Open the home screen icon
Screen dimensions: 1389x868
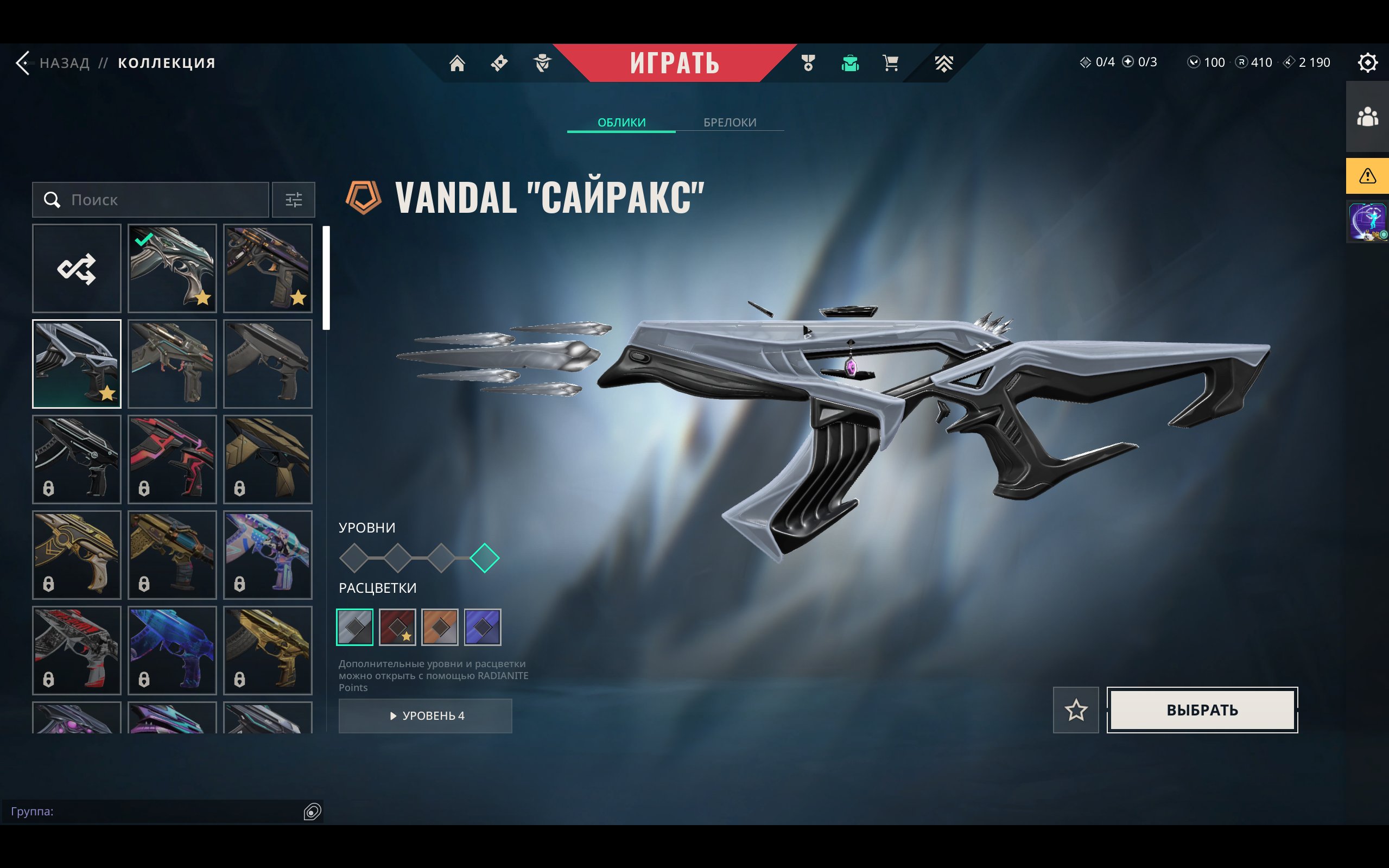(457, 62)
